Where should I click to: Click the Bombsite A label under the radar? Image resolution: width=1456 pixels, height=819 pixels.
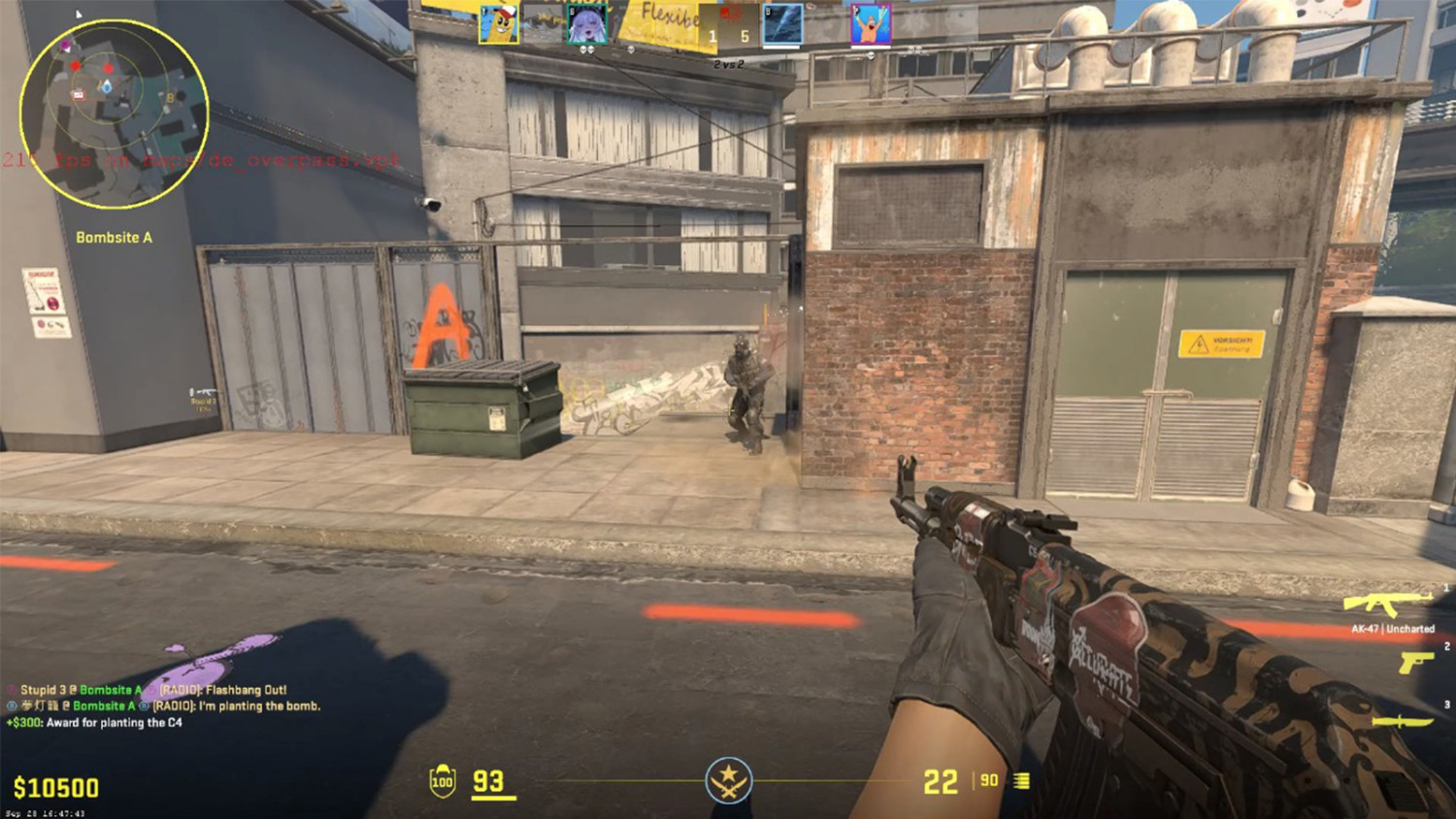click(x=116, y=237)
